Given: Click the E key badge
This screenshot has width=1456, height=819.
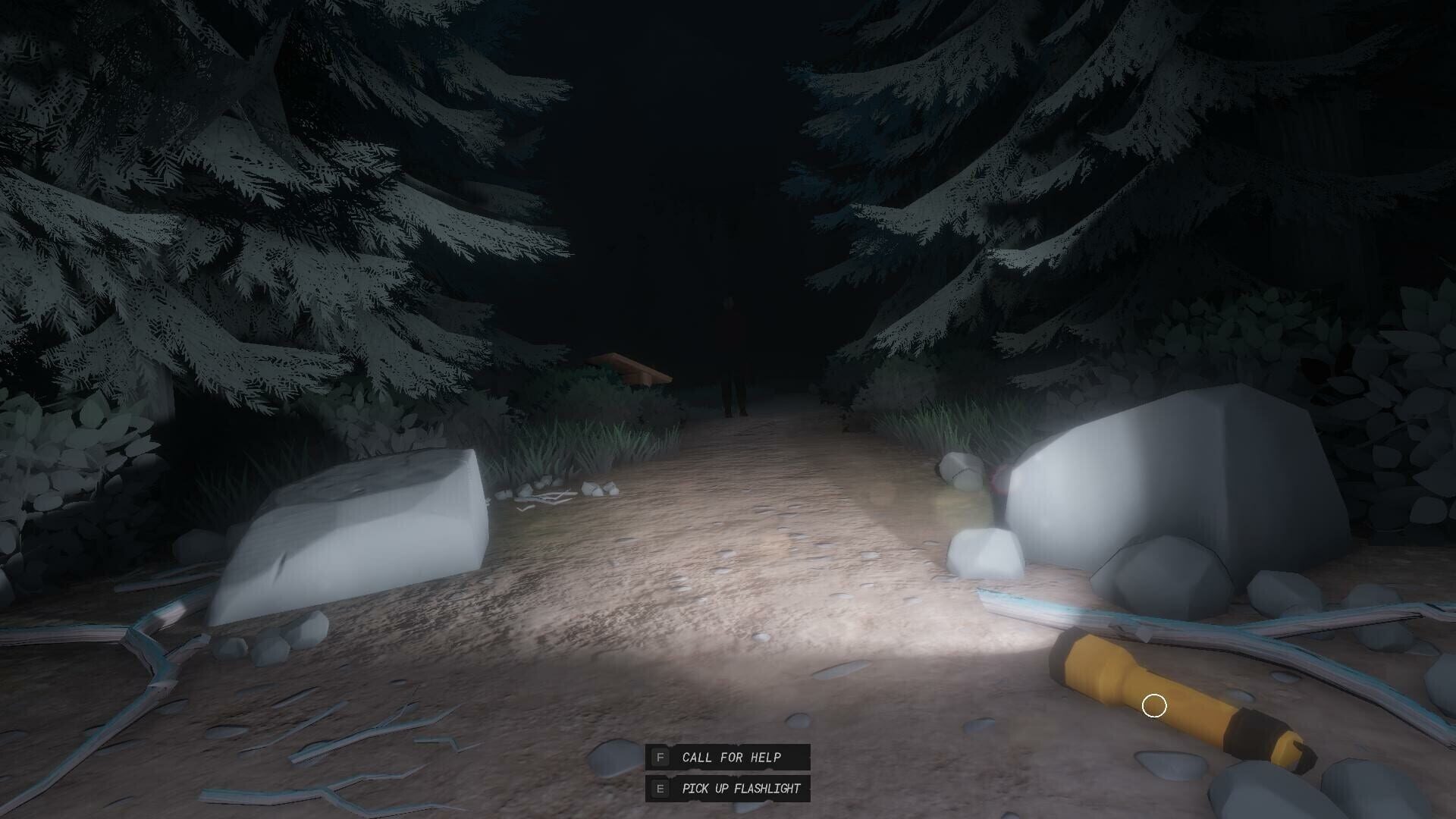Looking at the screenshot, I should 659,788.
